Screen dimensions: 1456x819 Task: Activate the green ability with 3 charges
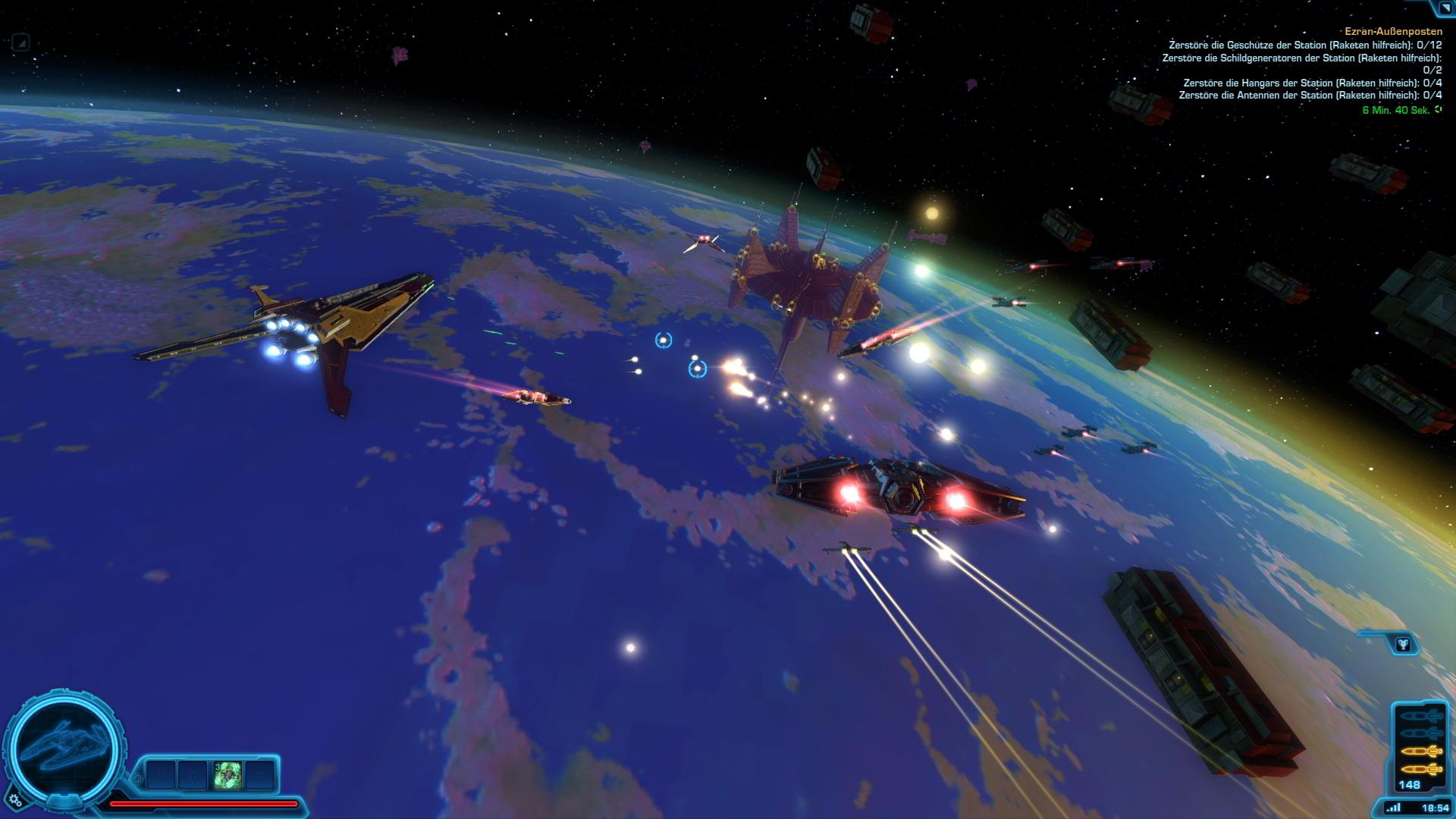click(x=227, y=775)
